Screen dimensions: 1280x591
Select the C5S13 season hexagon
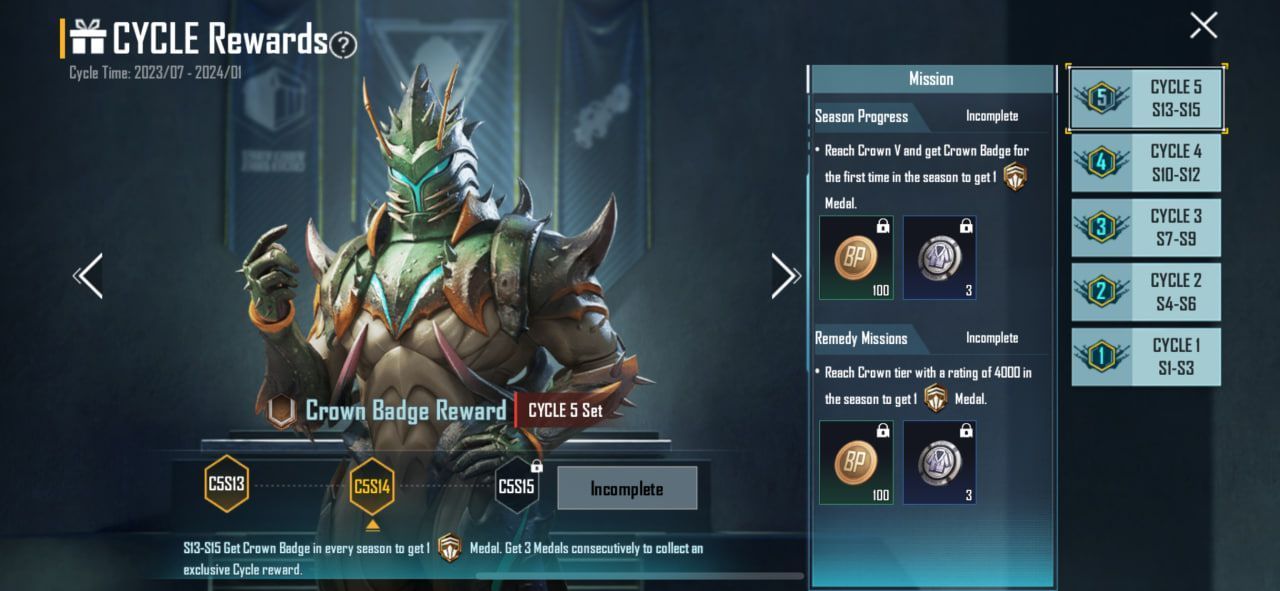pos(226,485)
